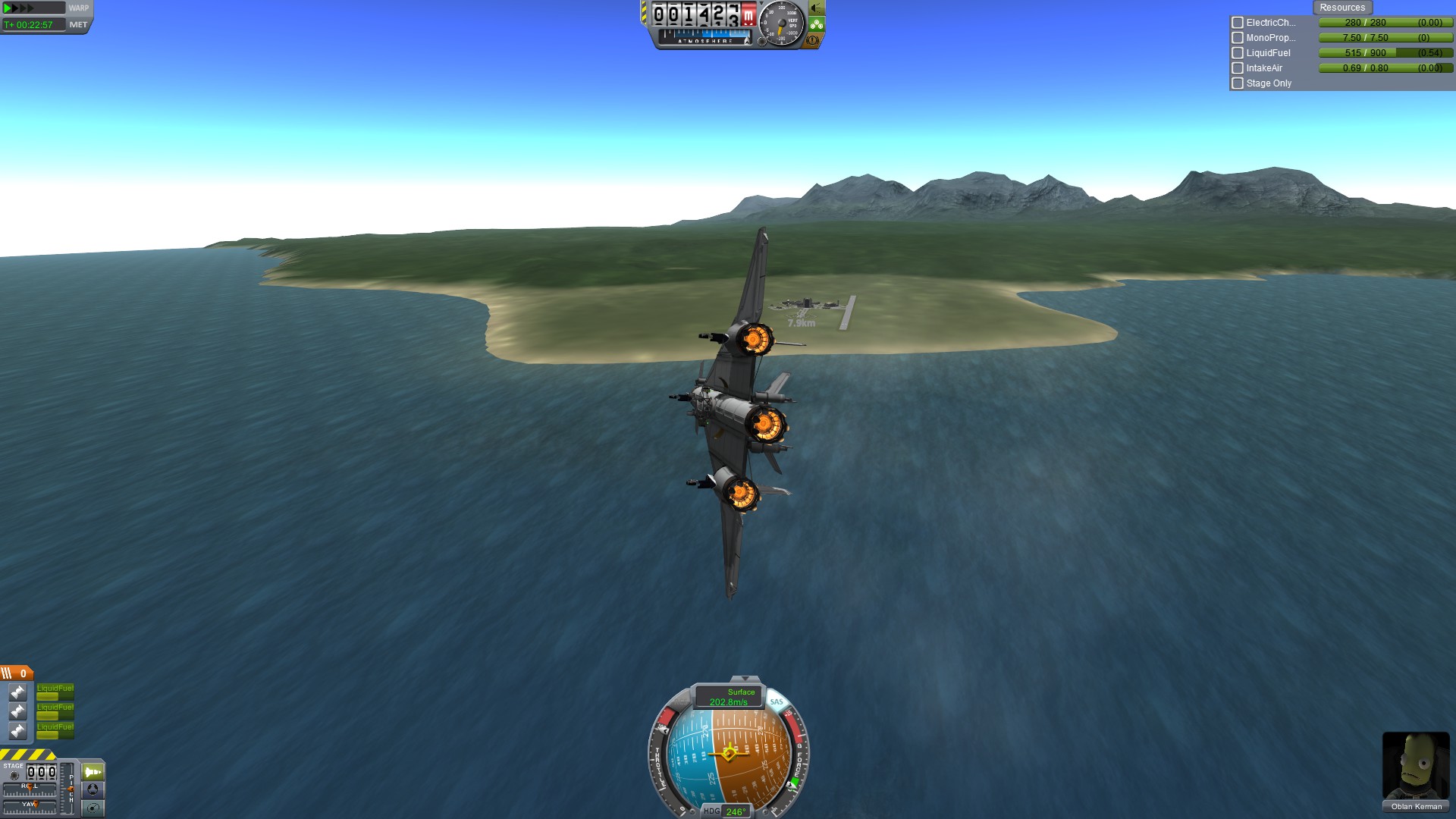Toggle the landing gear button
This screenshot has width=1456, height=819.
(x=816, y=24)
